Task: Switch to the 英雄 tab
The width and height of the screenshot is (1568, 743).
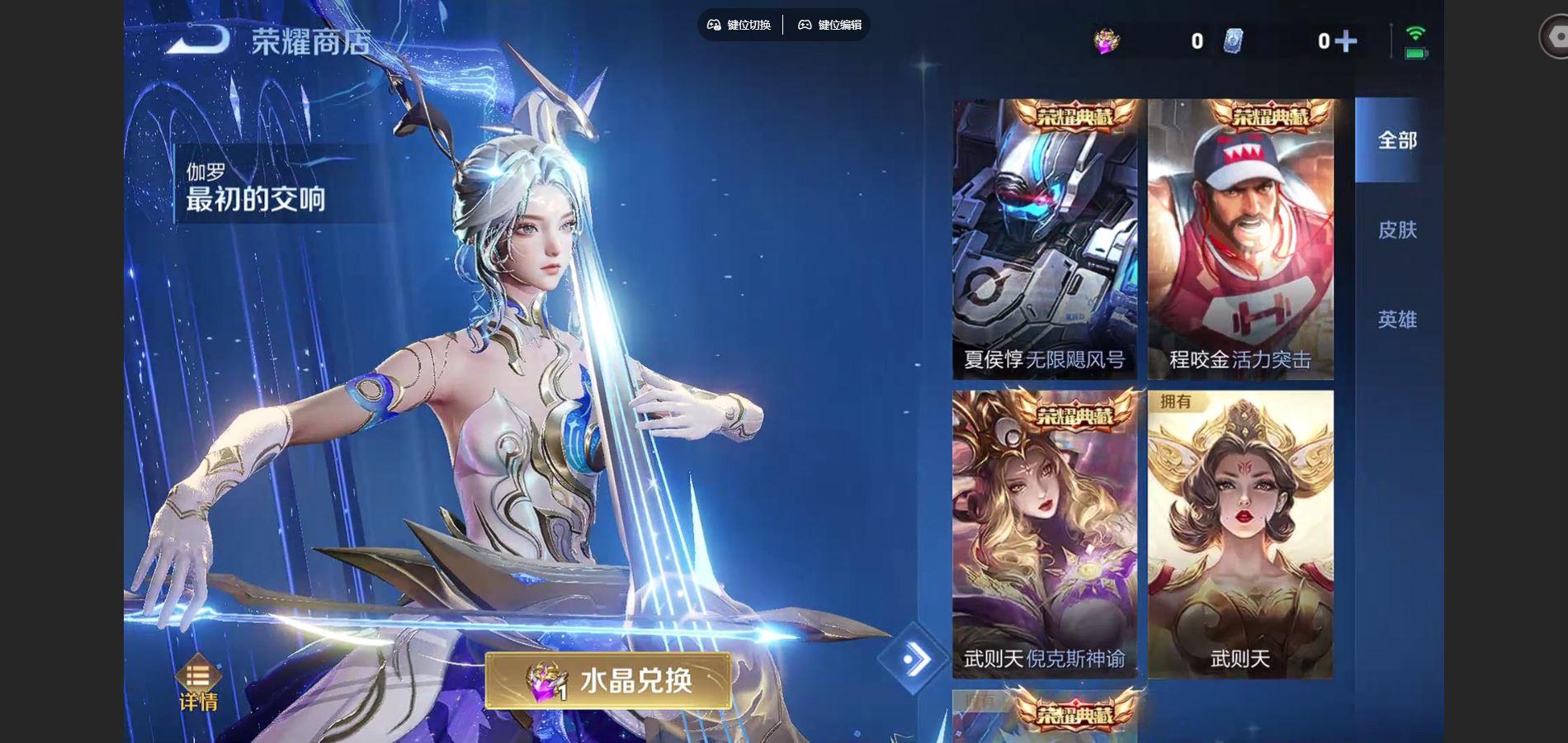Action: (x=1398, y=319)
